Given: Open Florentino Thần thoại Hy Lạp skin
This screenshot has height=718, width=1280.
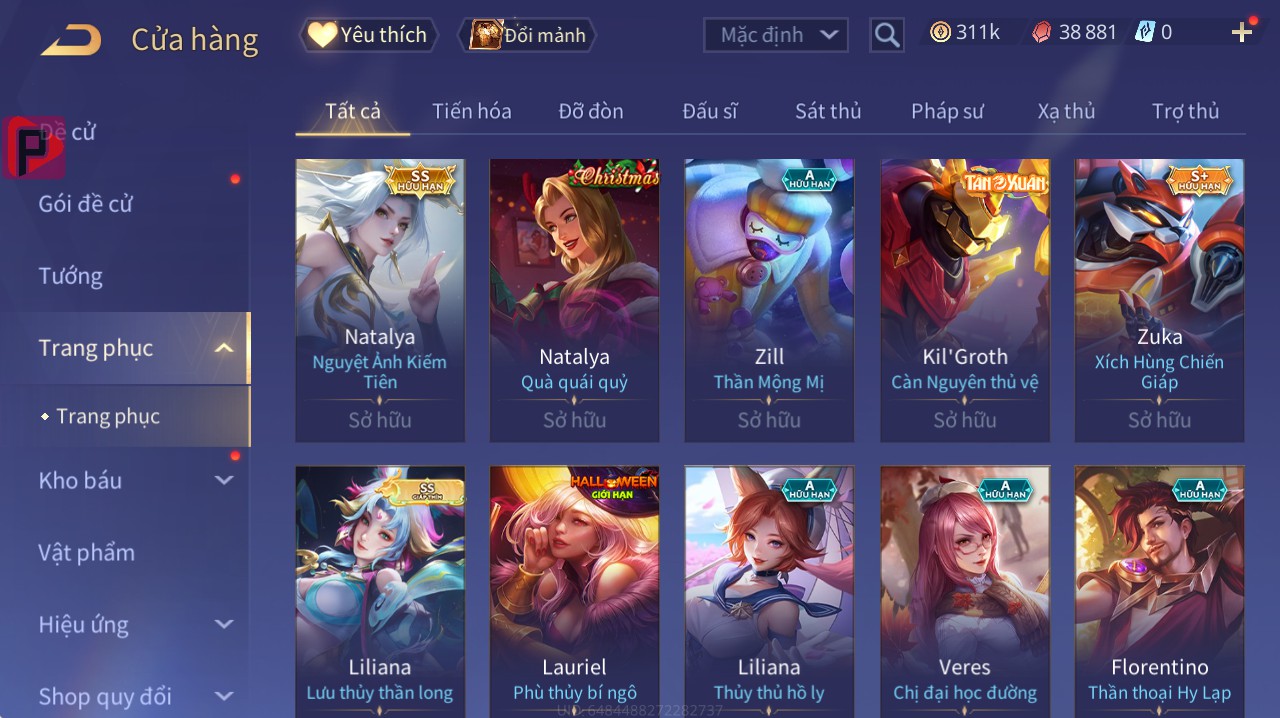Looking at the screenshot, I should pyautogui.click(x=1159, y=590).
